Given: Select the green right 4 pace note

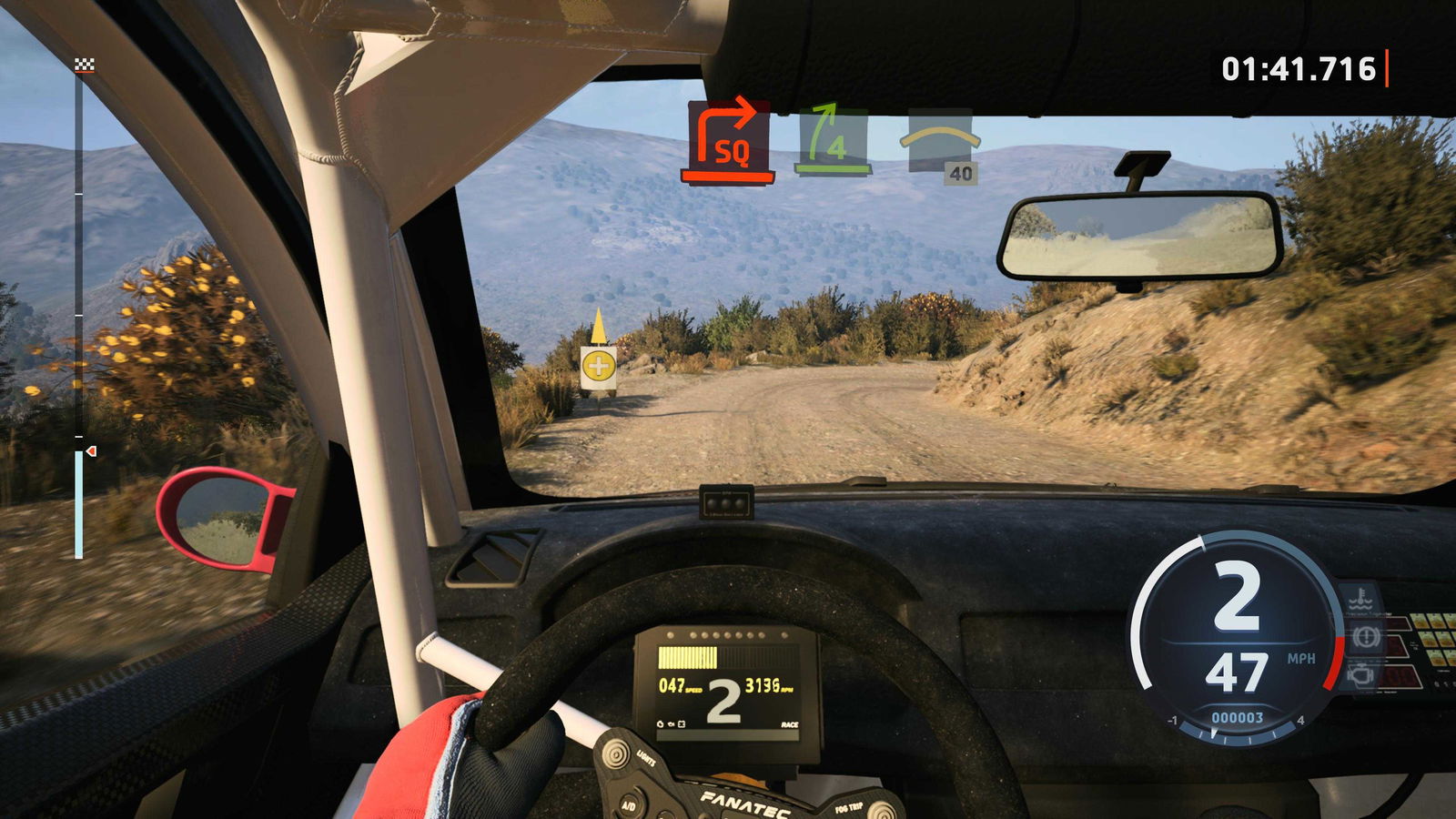Looking at the screenshot, I should (833, 140).
